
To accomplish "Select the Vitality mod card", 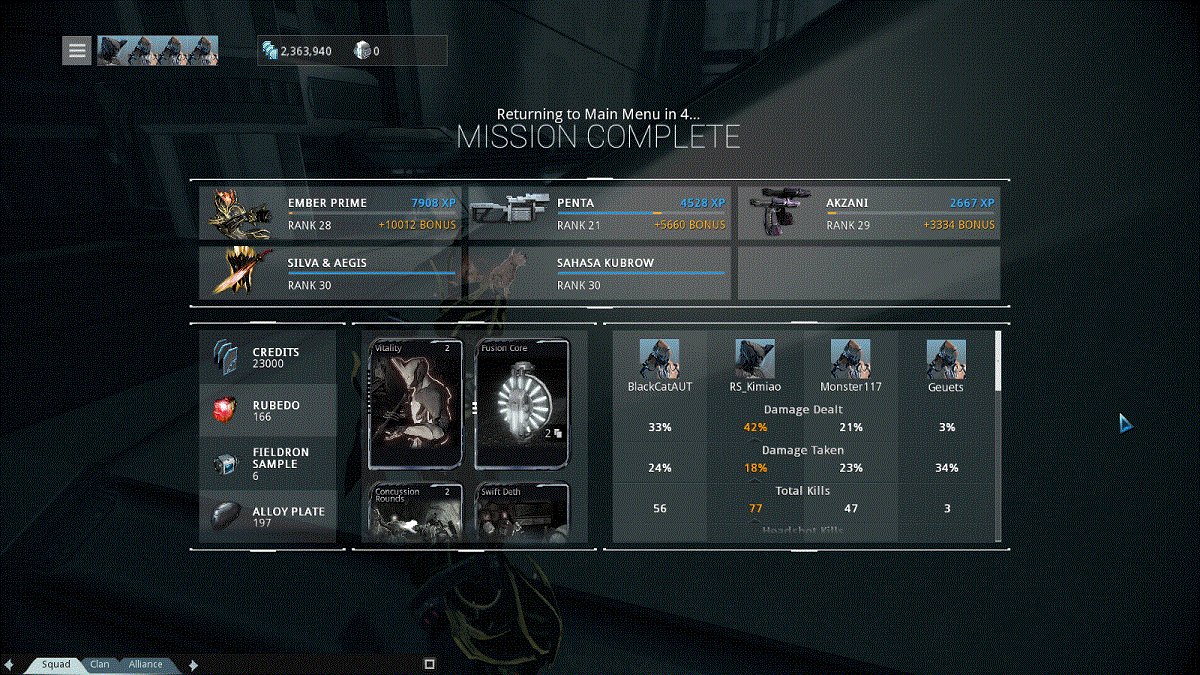I will (416, 404).
